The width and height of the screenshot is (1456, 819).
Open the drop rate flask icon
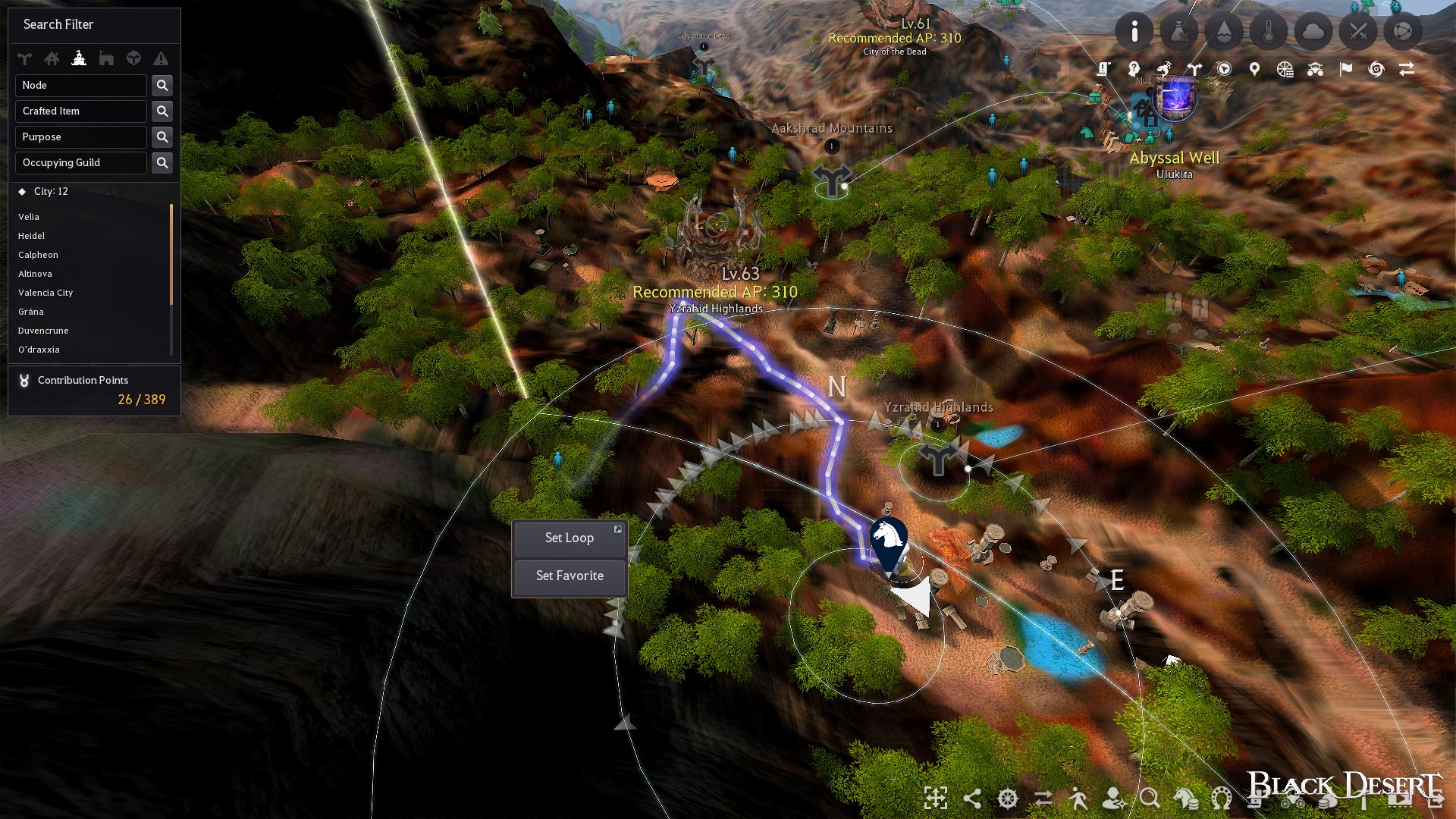tap(1180, 31)
